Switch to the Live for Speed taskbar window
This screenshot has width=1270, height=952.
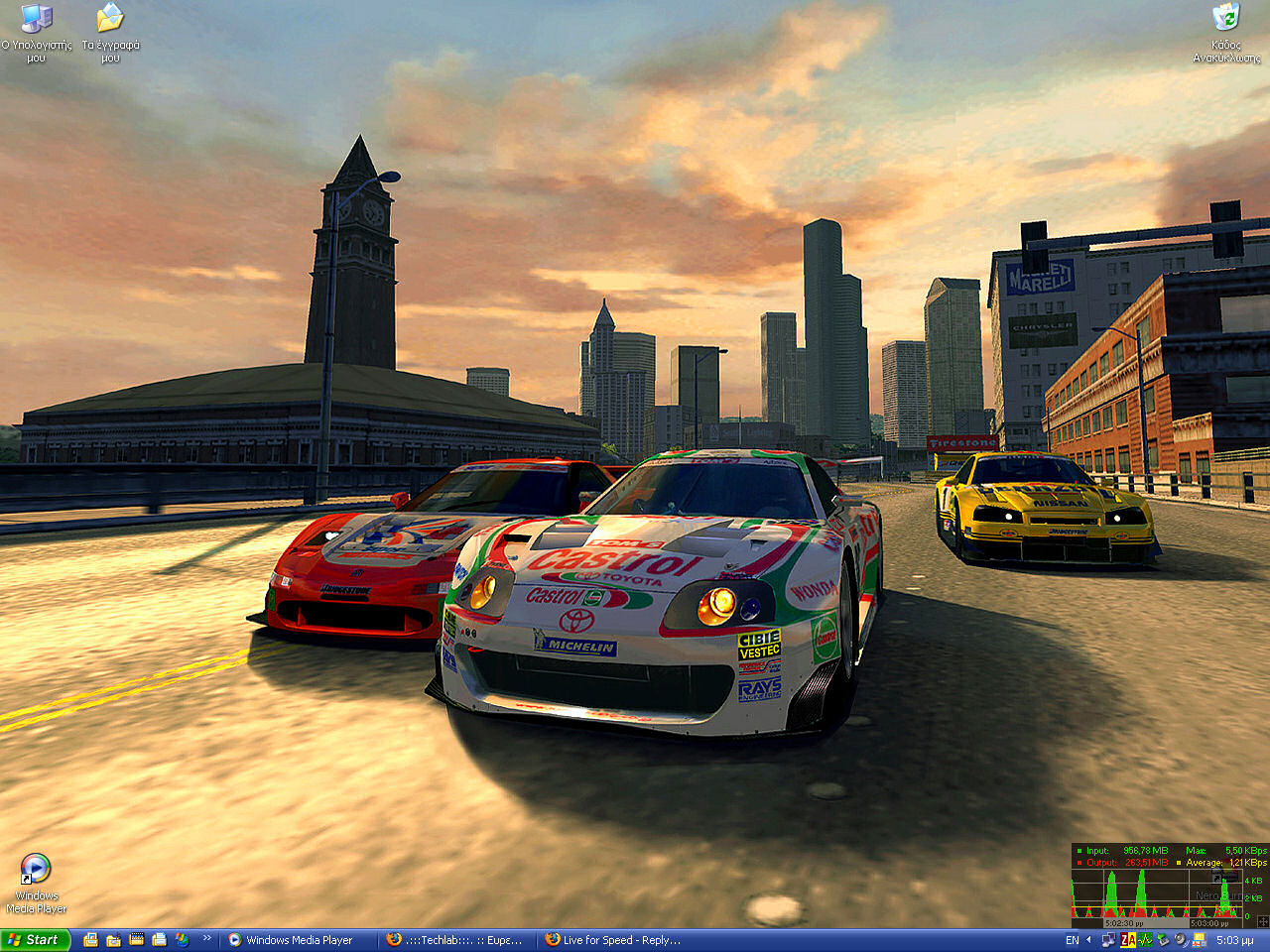click(614, 940)
